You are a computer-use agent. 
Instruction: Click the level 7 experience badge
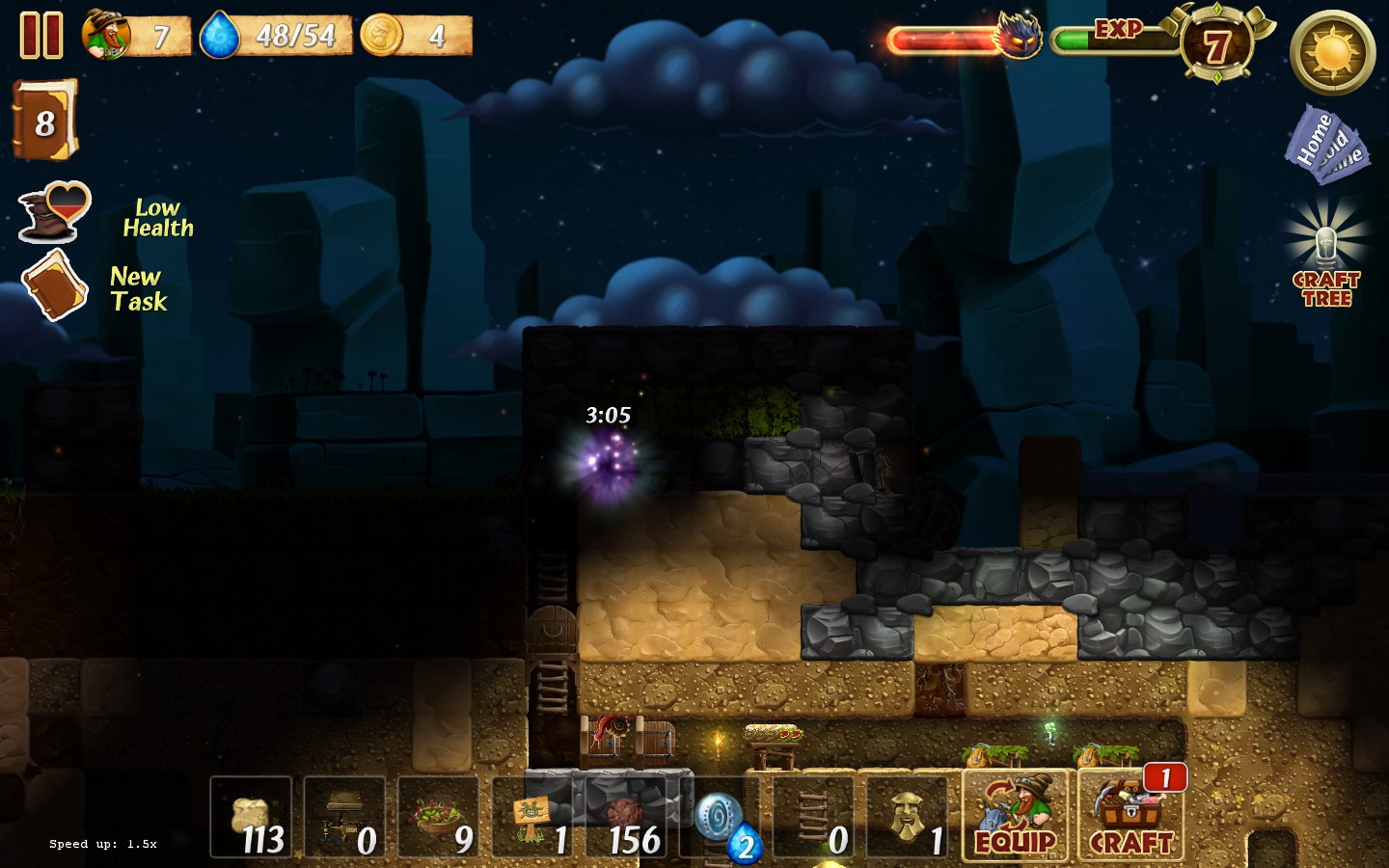pyautogui.click(x=1216, y=45)
